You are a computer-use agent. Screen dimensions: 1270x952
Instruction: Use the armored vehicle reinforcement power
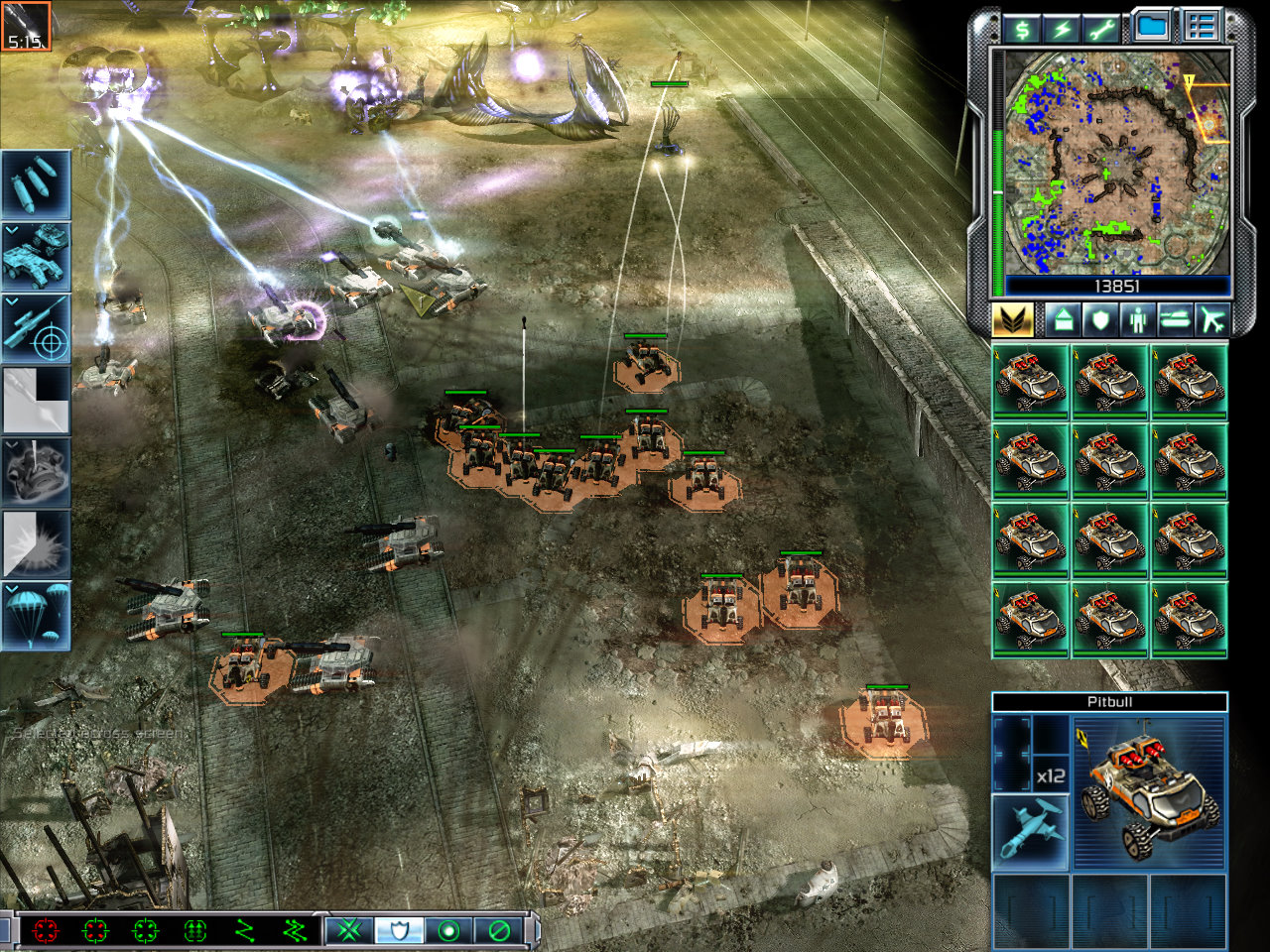tap(36, 256)
